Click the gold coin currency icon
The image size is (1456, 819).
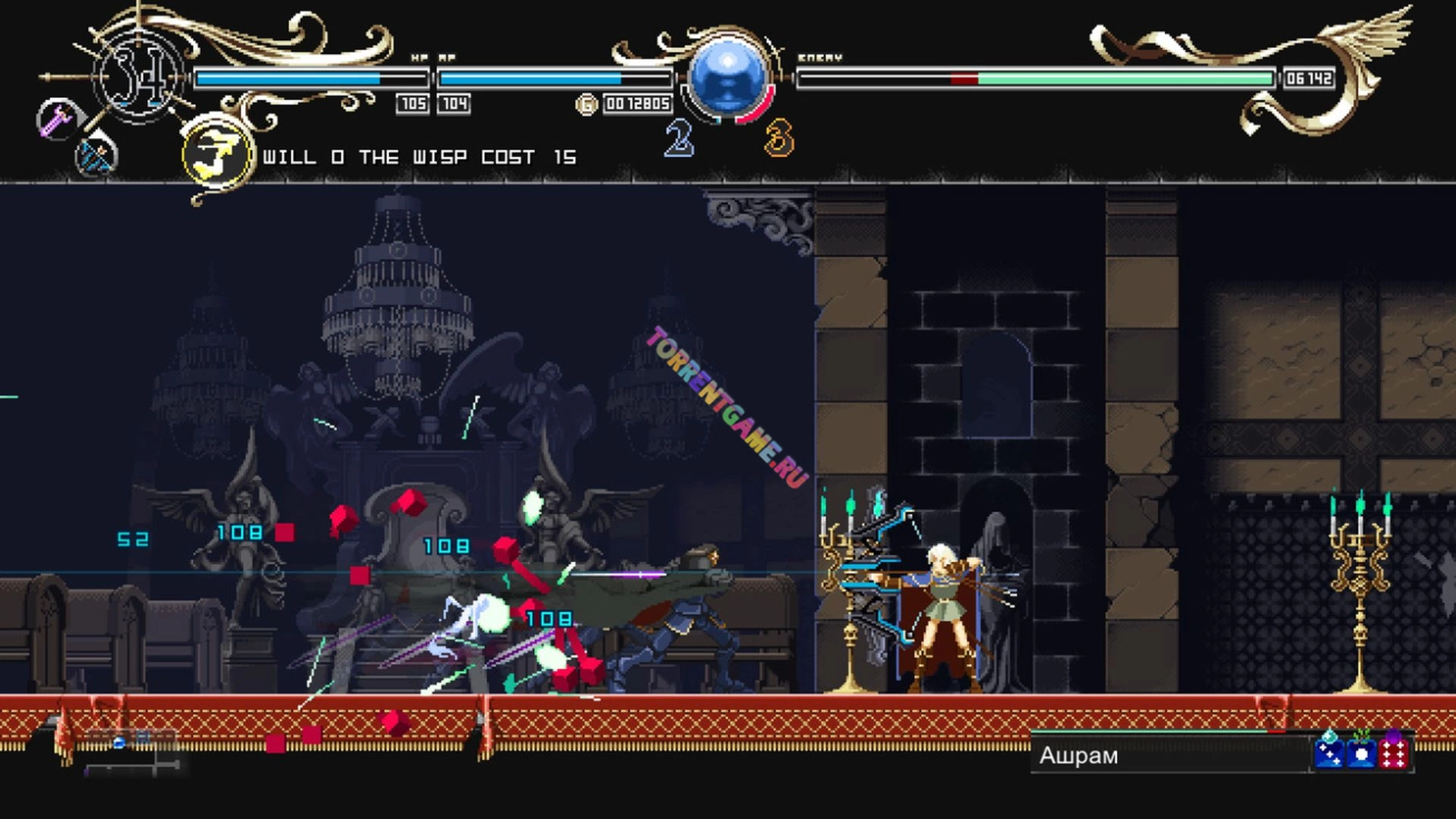tap(586, 104)
